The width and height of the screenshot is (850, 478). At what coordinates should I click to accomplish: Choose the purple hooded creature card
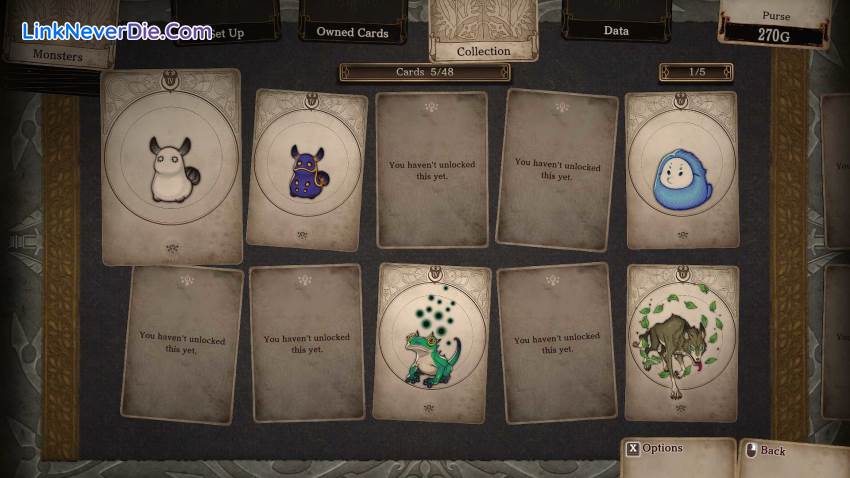306,168
